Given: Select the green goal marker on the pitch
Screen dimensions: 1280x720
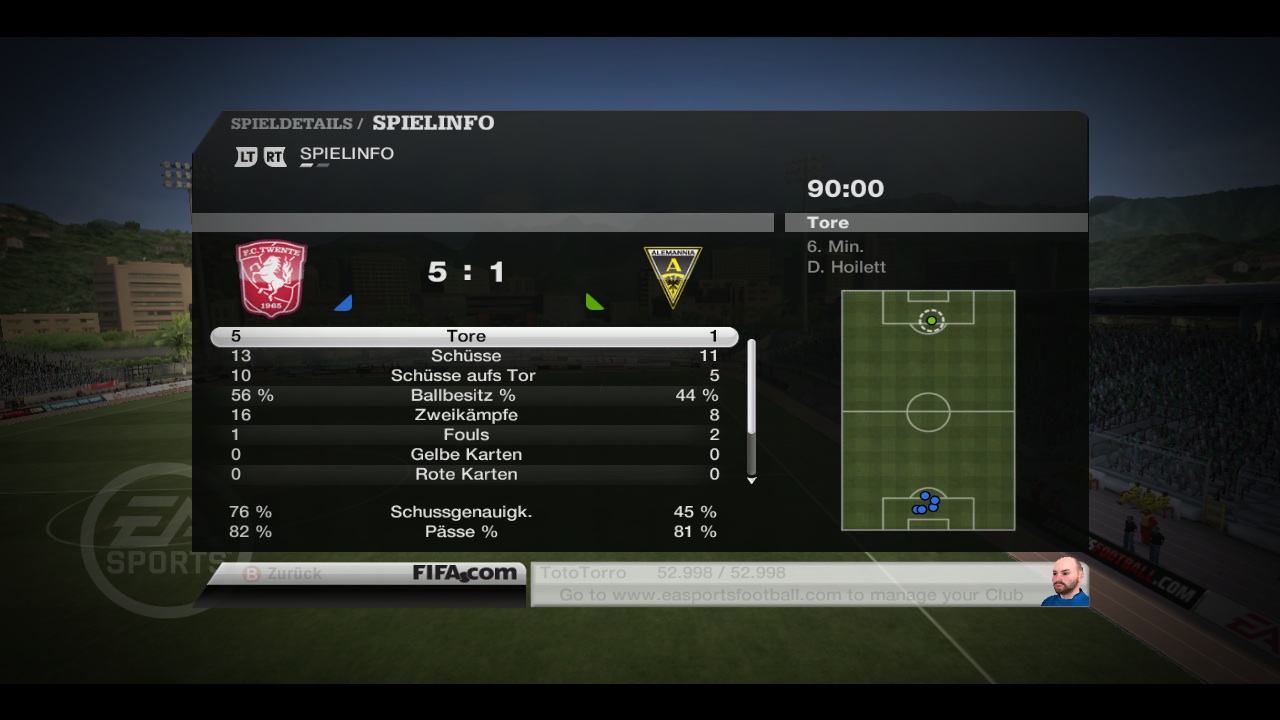Looking at the screenshot, I should (931, 320).
